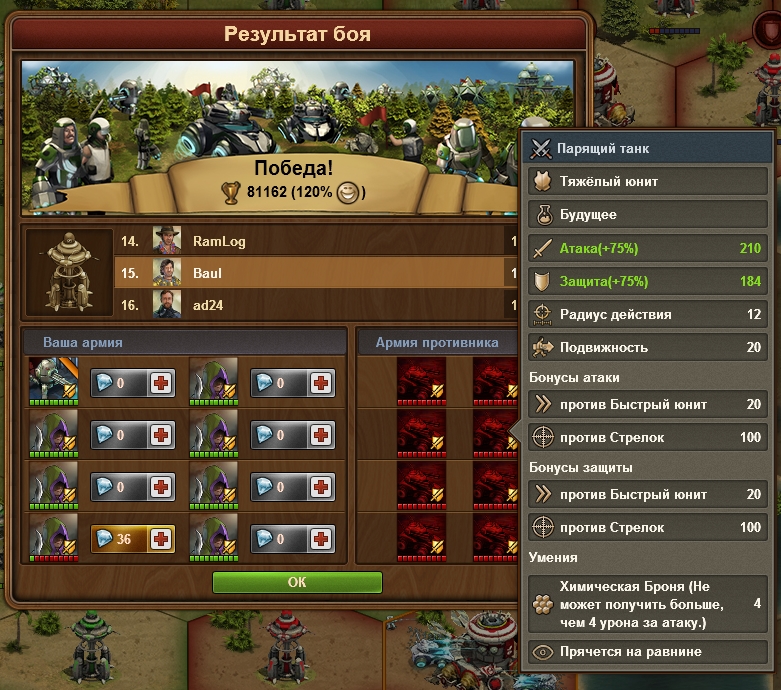Viewport: 781px width, 690px height.
Task: Select the hover tank unit portrait
Action: (54, 381)
